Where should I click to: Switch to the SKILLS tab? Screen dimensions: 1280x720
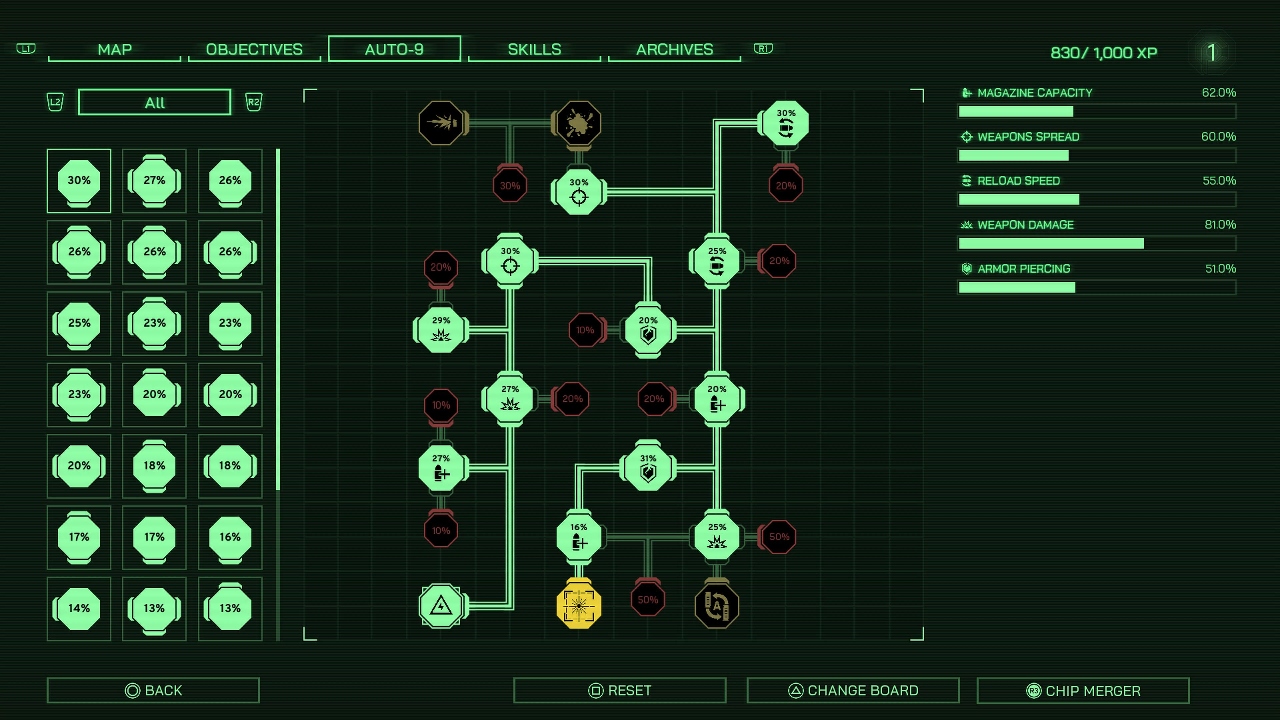(x=534, y=48)
